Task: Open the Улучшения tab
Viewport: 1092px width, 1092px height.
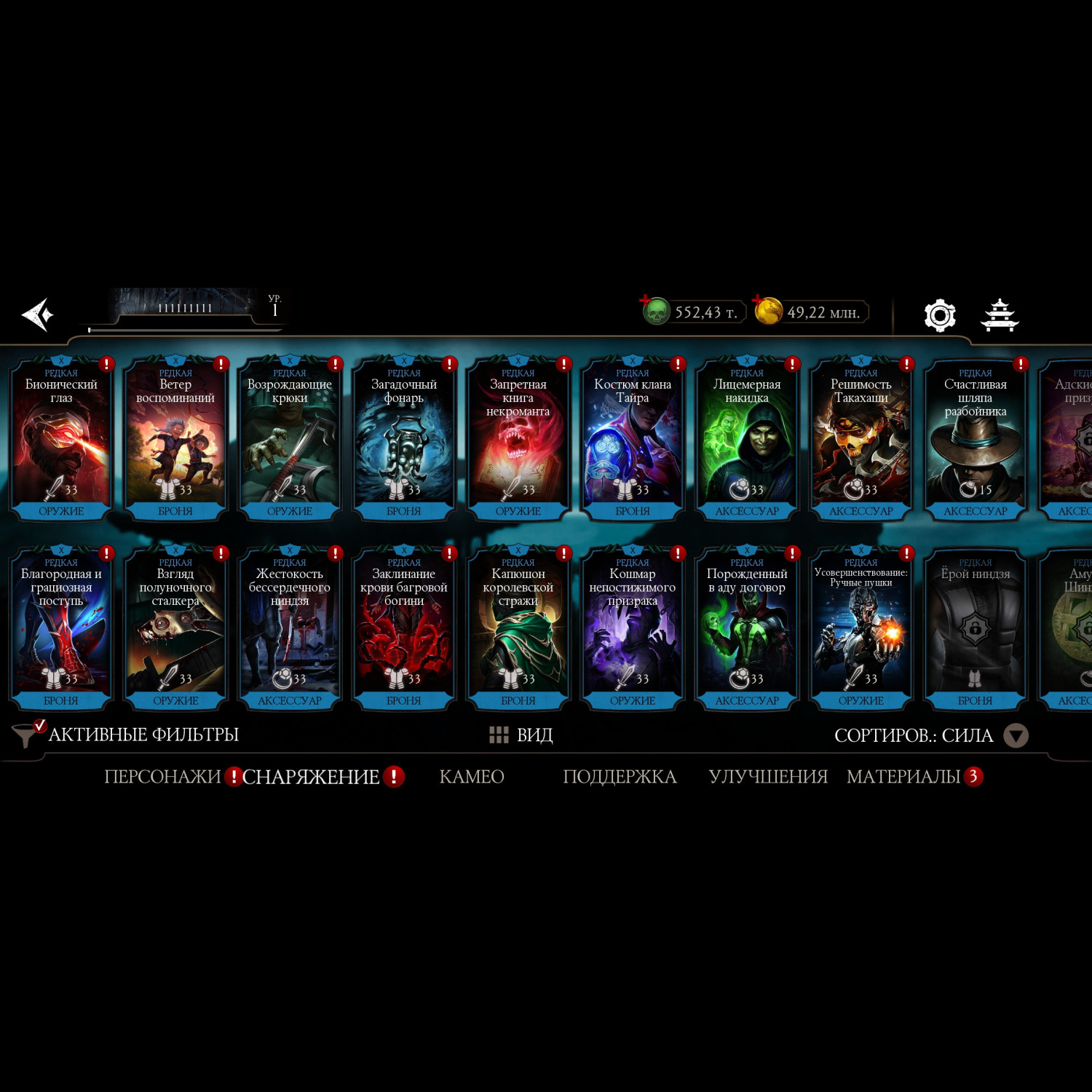Action: point(768,777)
